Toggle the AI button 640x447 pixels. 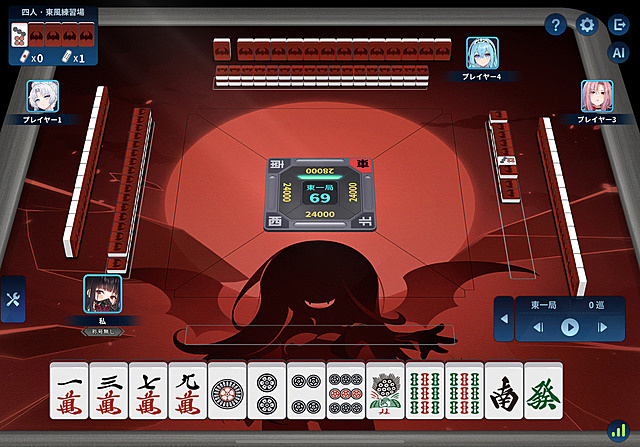point(618,55)
